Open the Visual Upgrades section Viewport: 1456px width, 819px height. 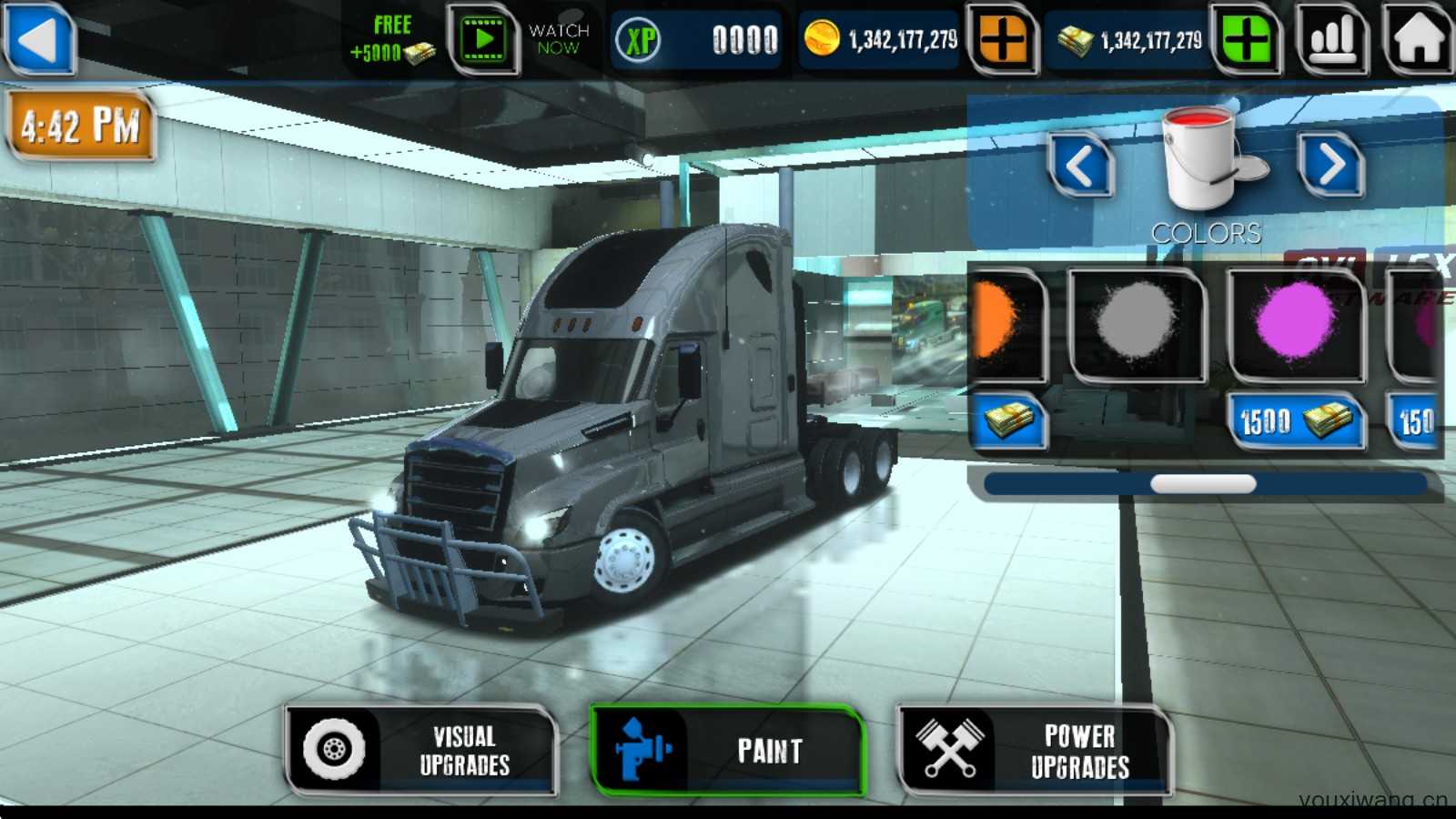click(421, 751)
